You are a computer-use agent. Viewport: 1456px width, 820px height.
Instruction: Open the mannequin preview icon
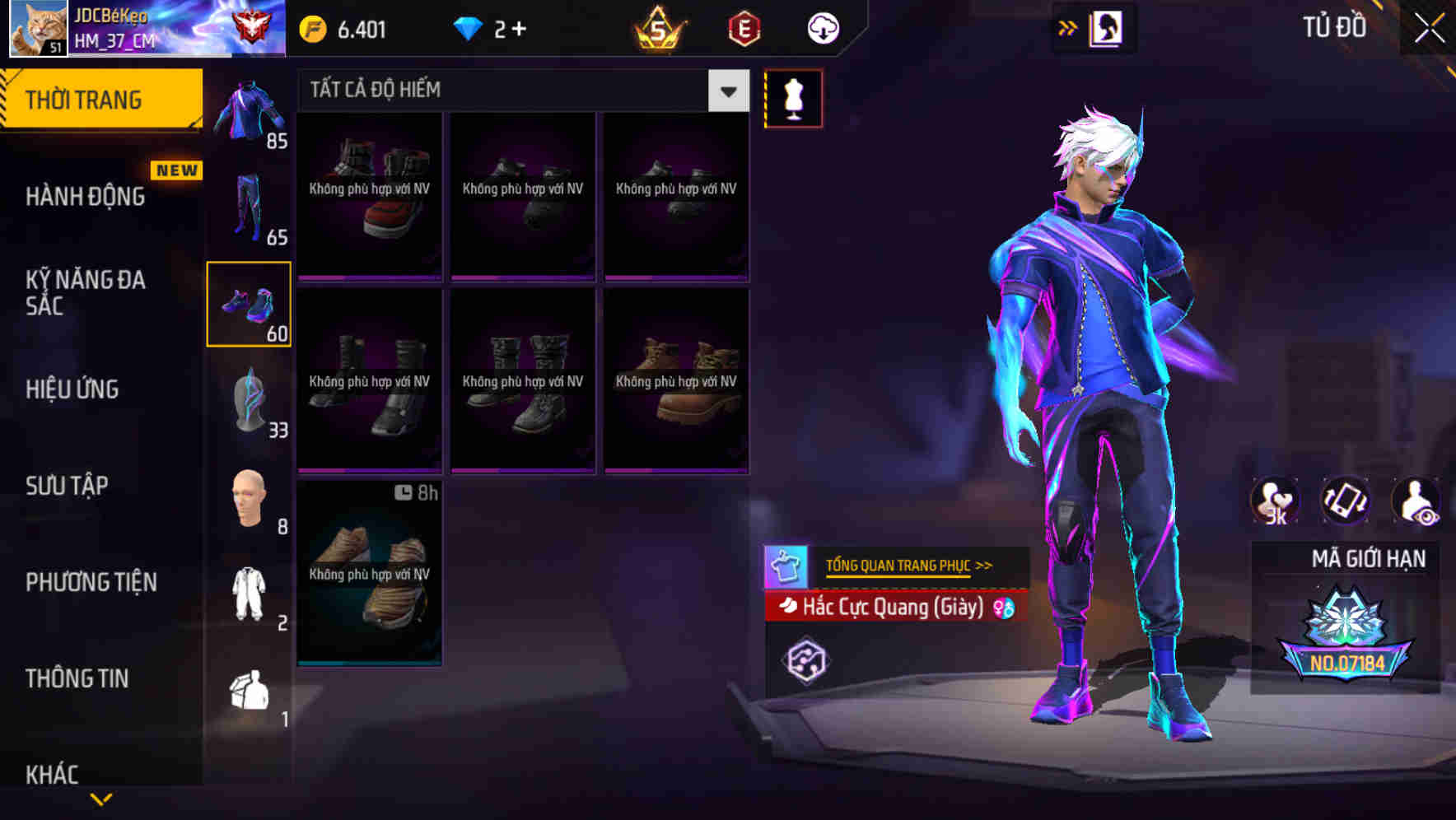[793, 98]
